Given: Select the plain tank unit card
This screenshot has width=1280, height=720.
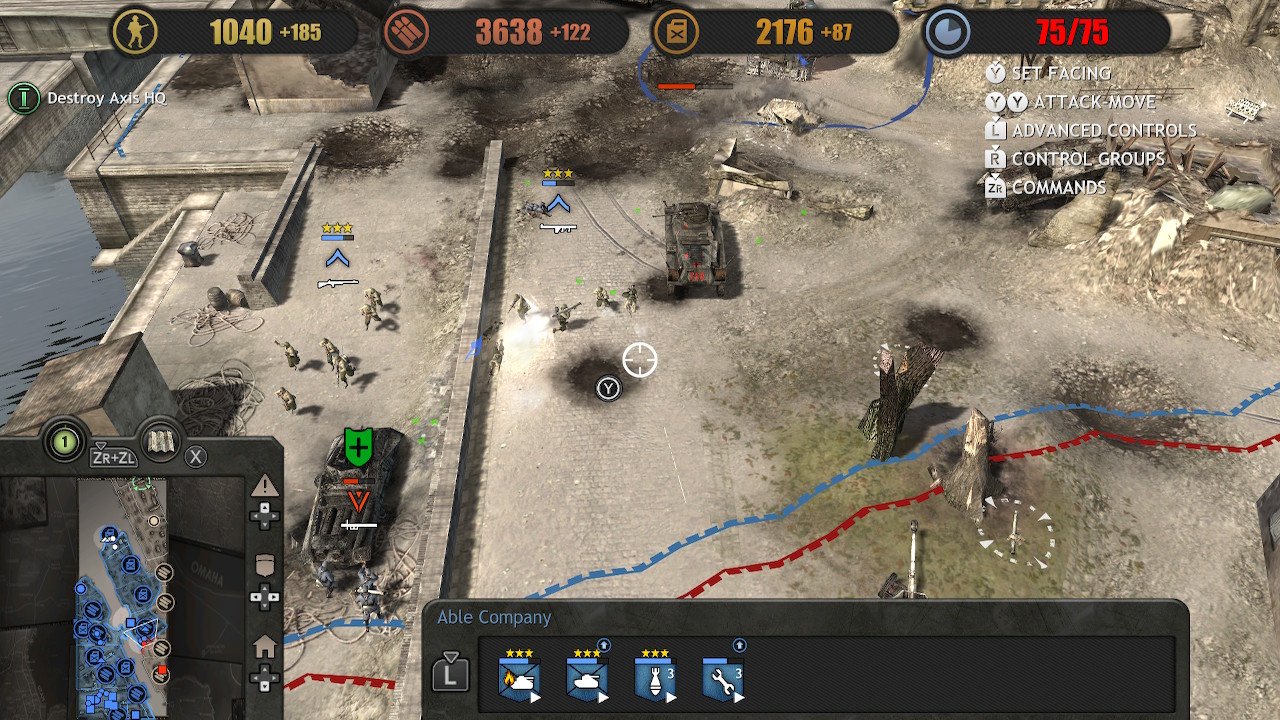Looking at the screenshot, I should coord(587,680).
